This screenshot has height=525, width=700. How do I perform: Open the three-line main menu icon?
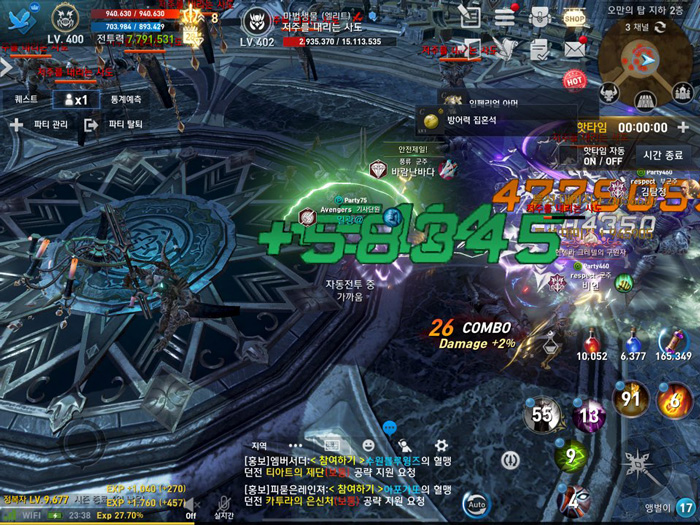pos(505,17)
